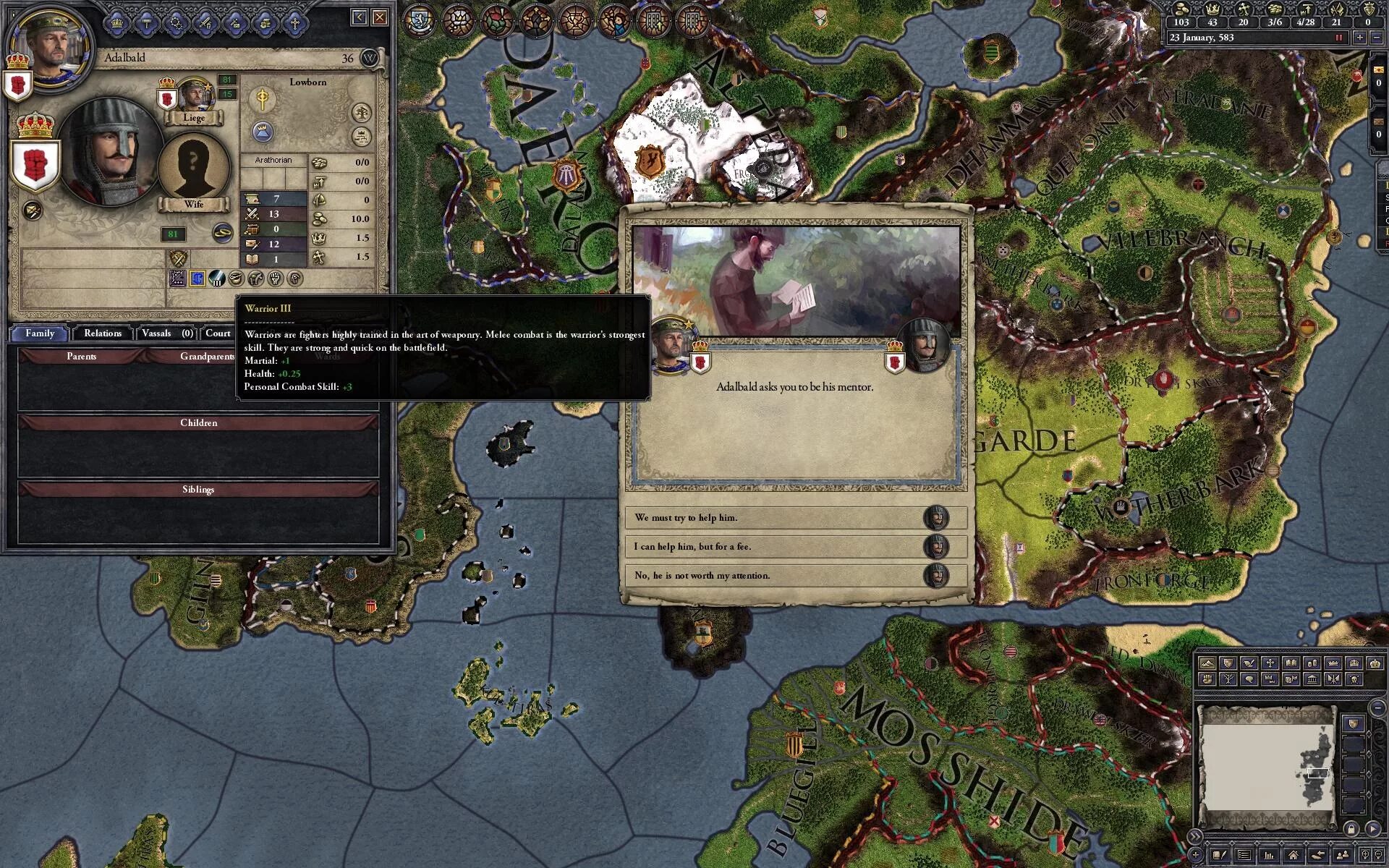
Task: Select the terrain map mode button
Action: (1207, 663)
